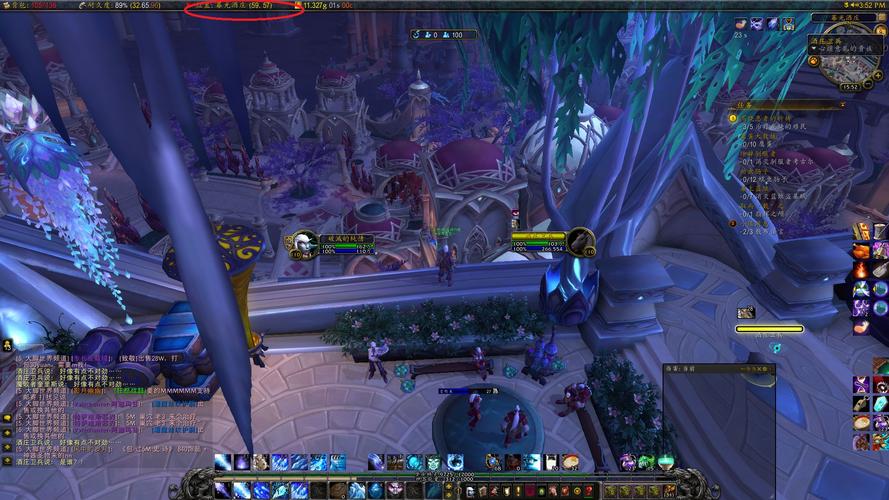Viewport: 889px width, 500px height.
Task: Click the green potion flask icon on the action bar
Action: 665,462
